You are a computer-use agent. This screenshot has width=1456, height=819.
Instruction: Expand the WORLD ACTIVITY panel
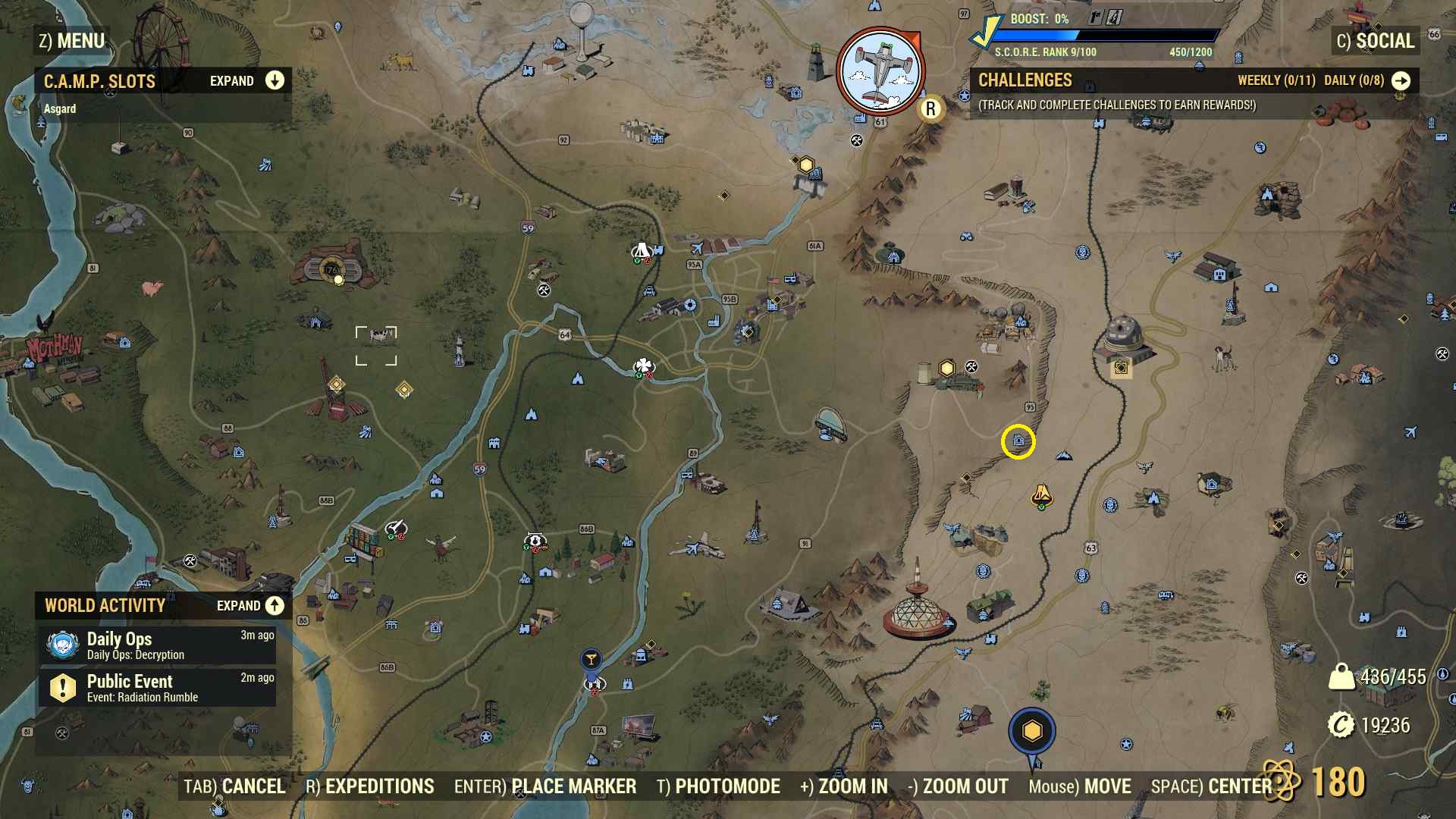(x=273, y=606)
